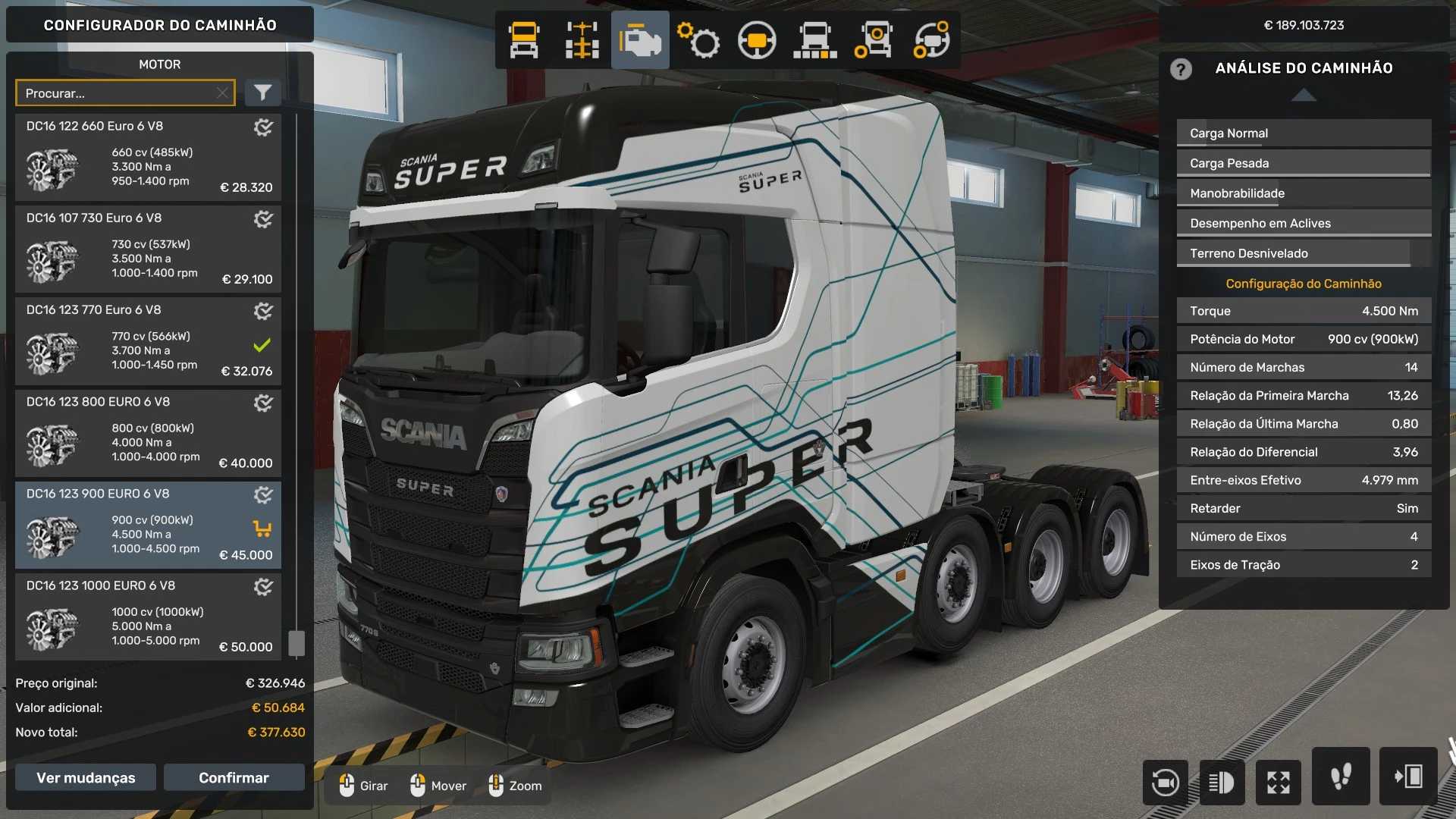The width and height of the screenshot is (1456, 819).
Task: Collapse the Análise do Caminhão panel arrow
Action: point(1304,95)
